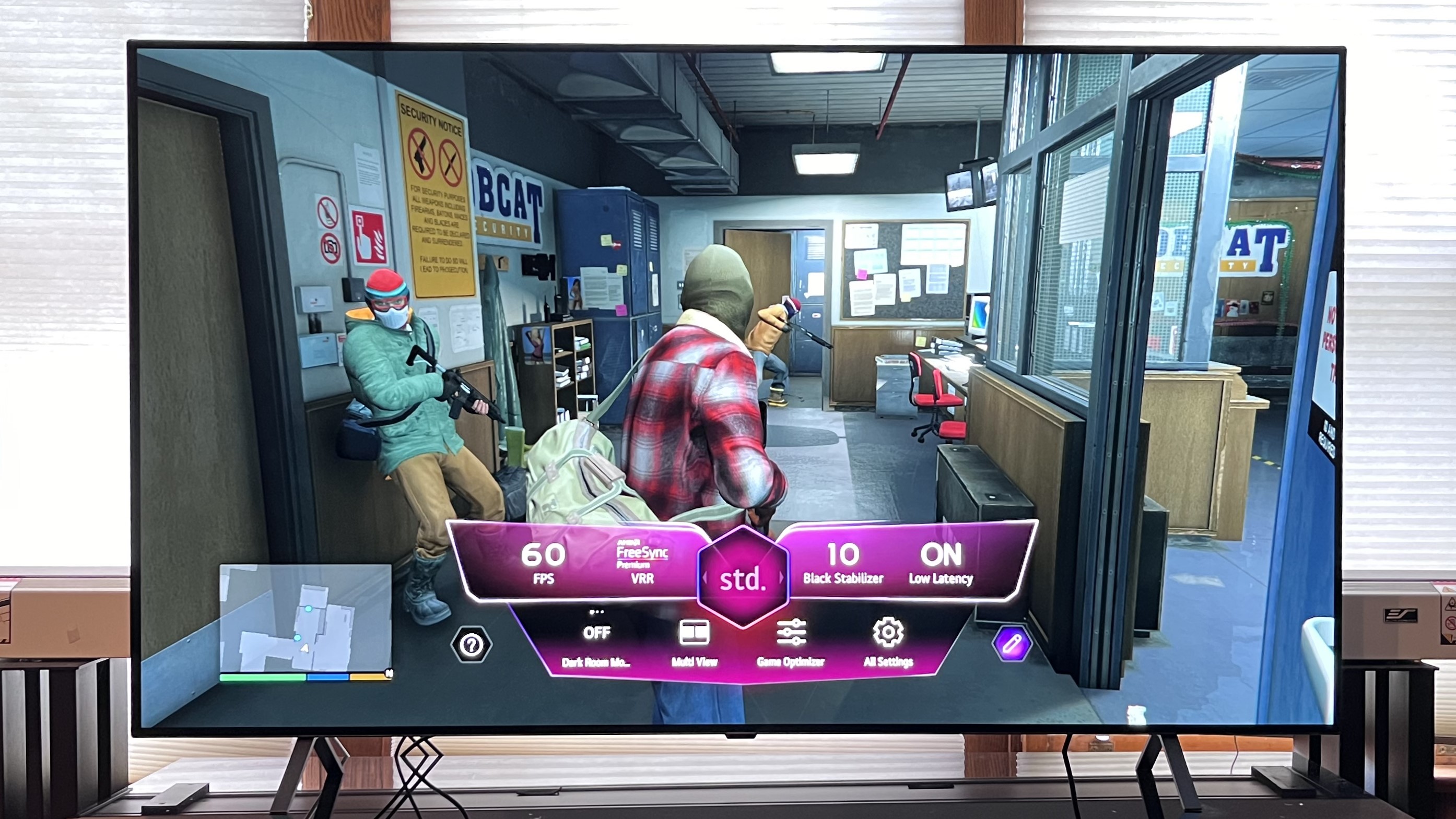Click the VRR label under FreeSync

643,579
